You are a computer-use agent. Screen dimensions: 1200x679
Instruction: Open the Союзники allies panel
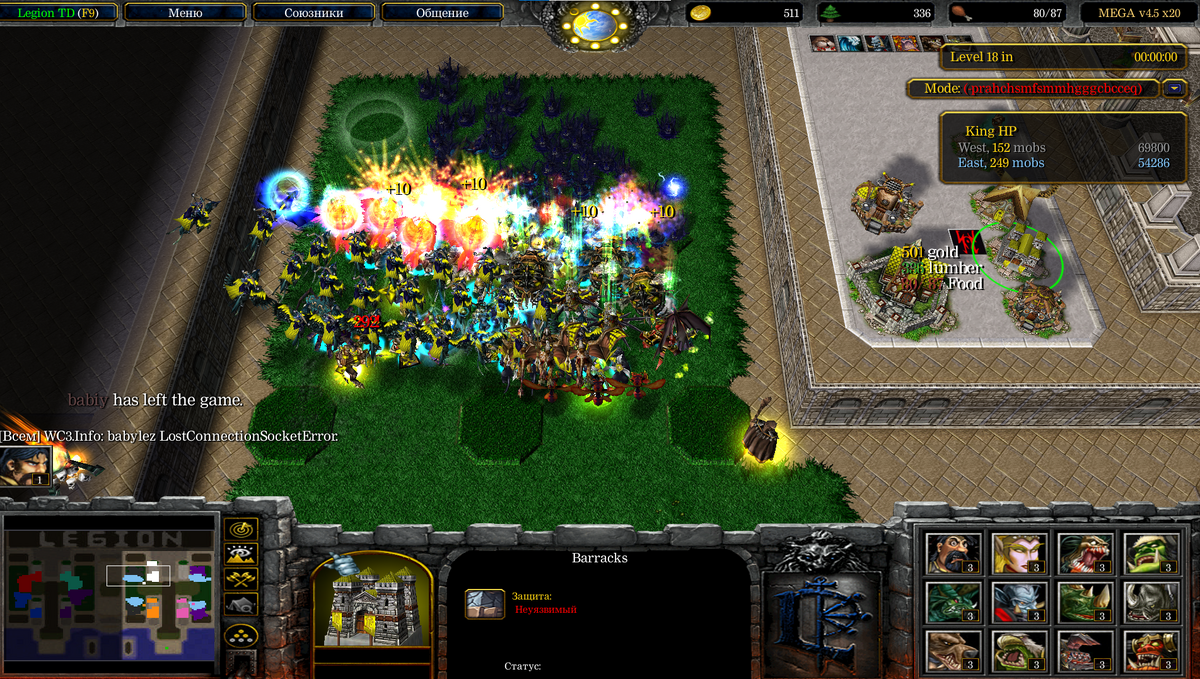pyautogui.click(x=313, y=13)
